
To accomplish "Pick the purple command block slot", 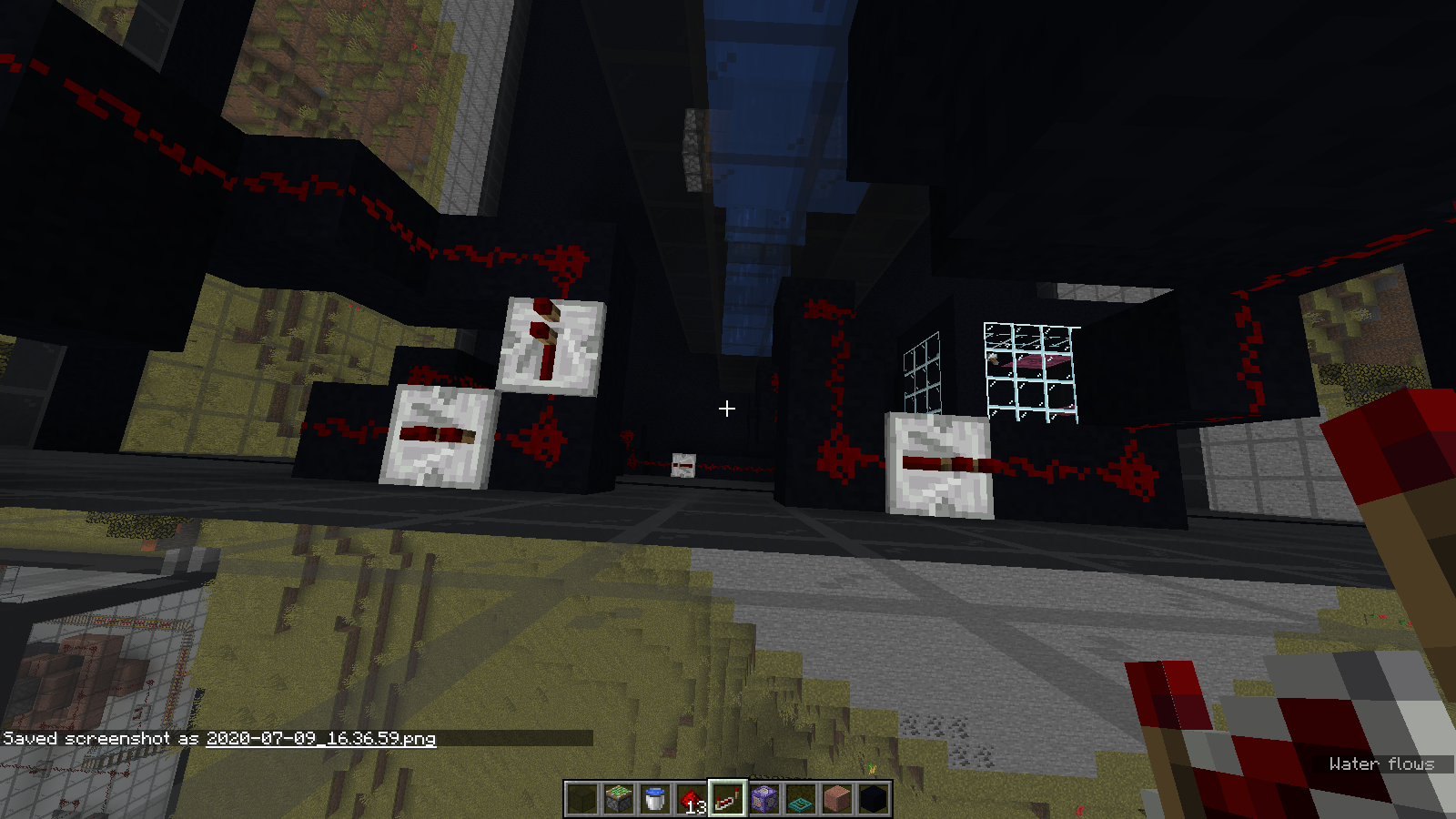I will pos(764,799).
